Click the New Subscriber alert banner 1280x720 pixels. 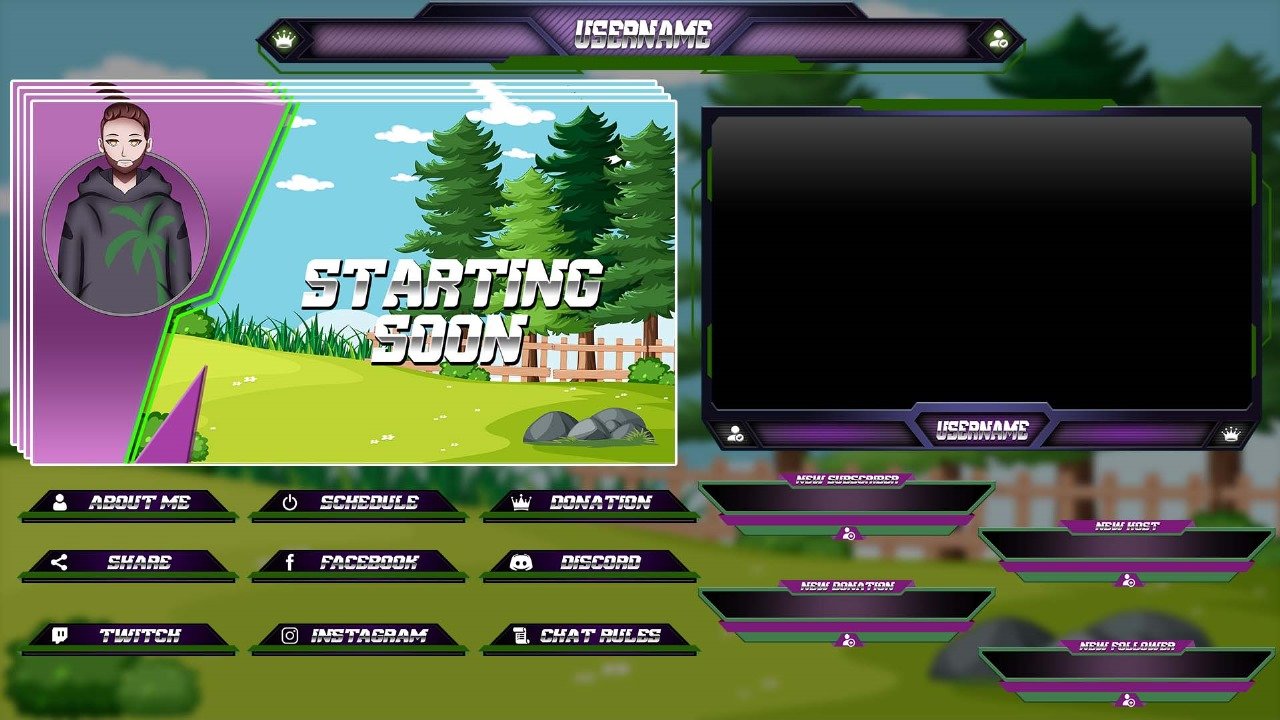click(x=846, y=498)
